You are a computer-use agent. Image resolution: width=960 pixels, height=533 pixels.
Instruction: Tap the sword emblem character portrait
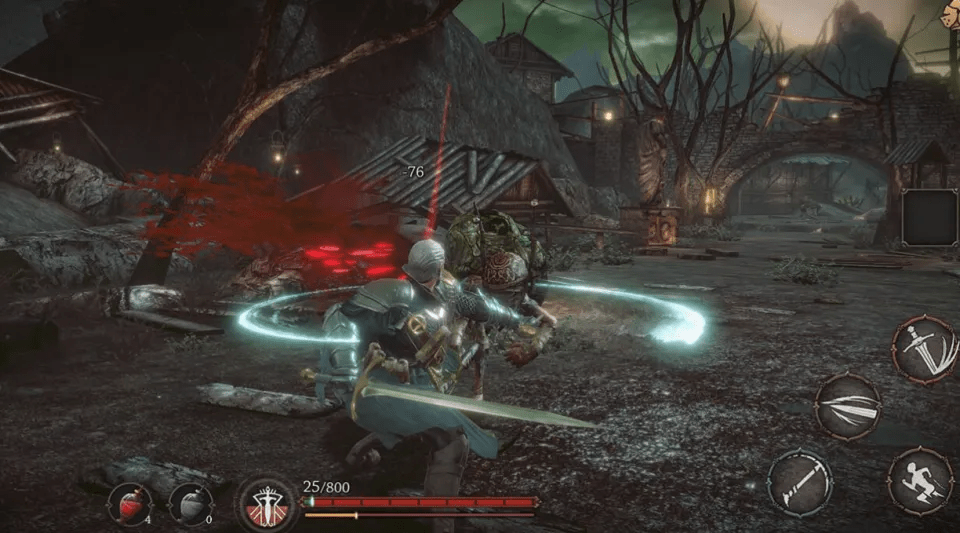pos(267,503)
